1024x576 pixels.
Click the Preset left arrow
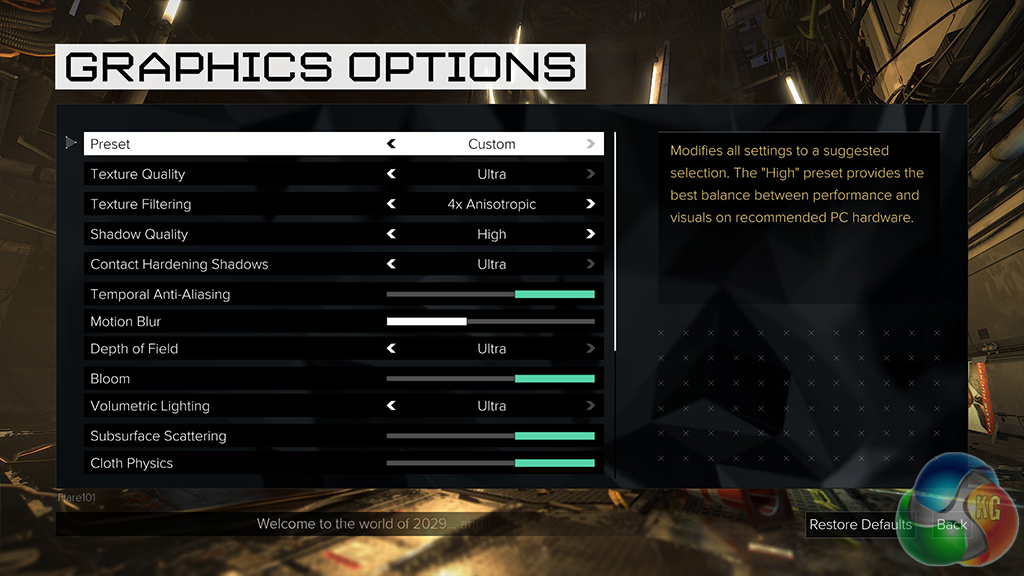[x=392, y=144]
